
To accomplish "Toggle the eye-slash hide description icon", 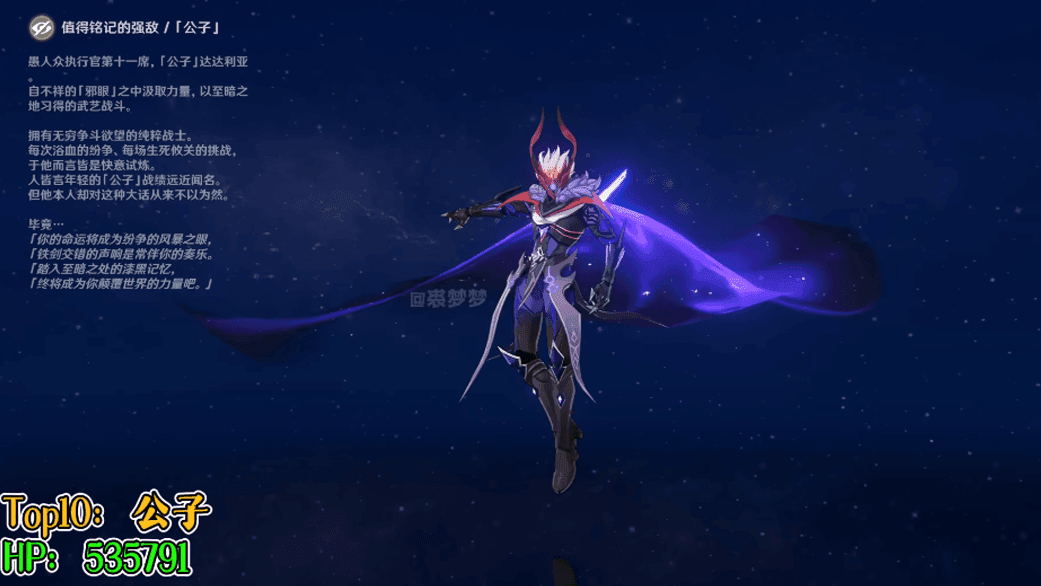I will coord(41,28).
